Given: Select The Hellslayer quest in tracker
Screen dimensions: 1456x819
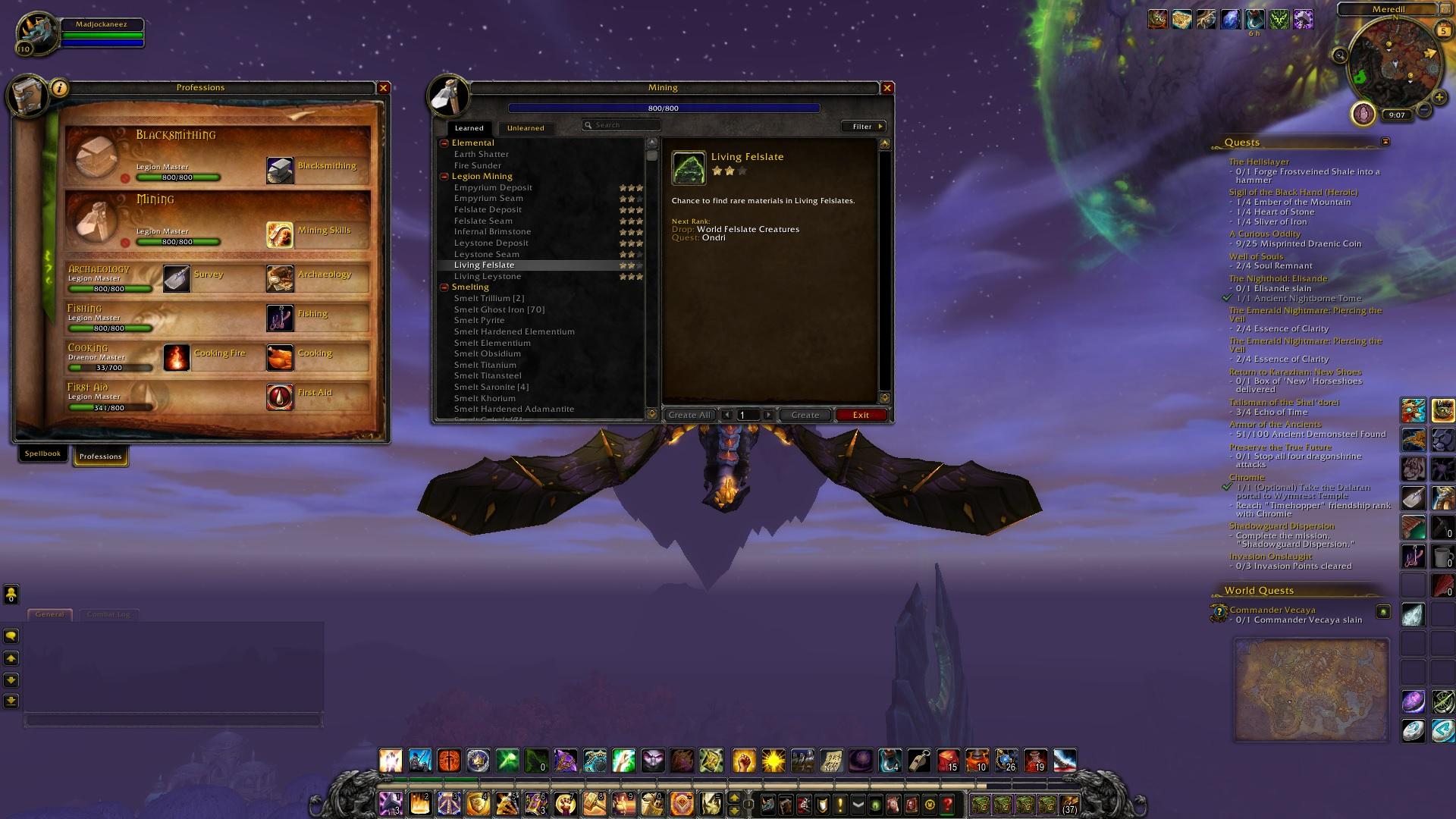Looking at the screenshot, I should click(1259, 162).
